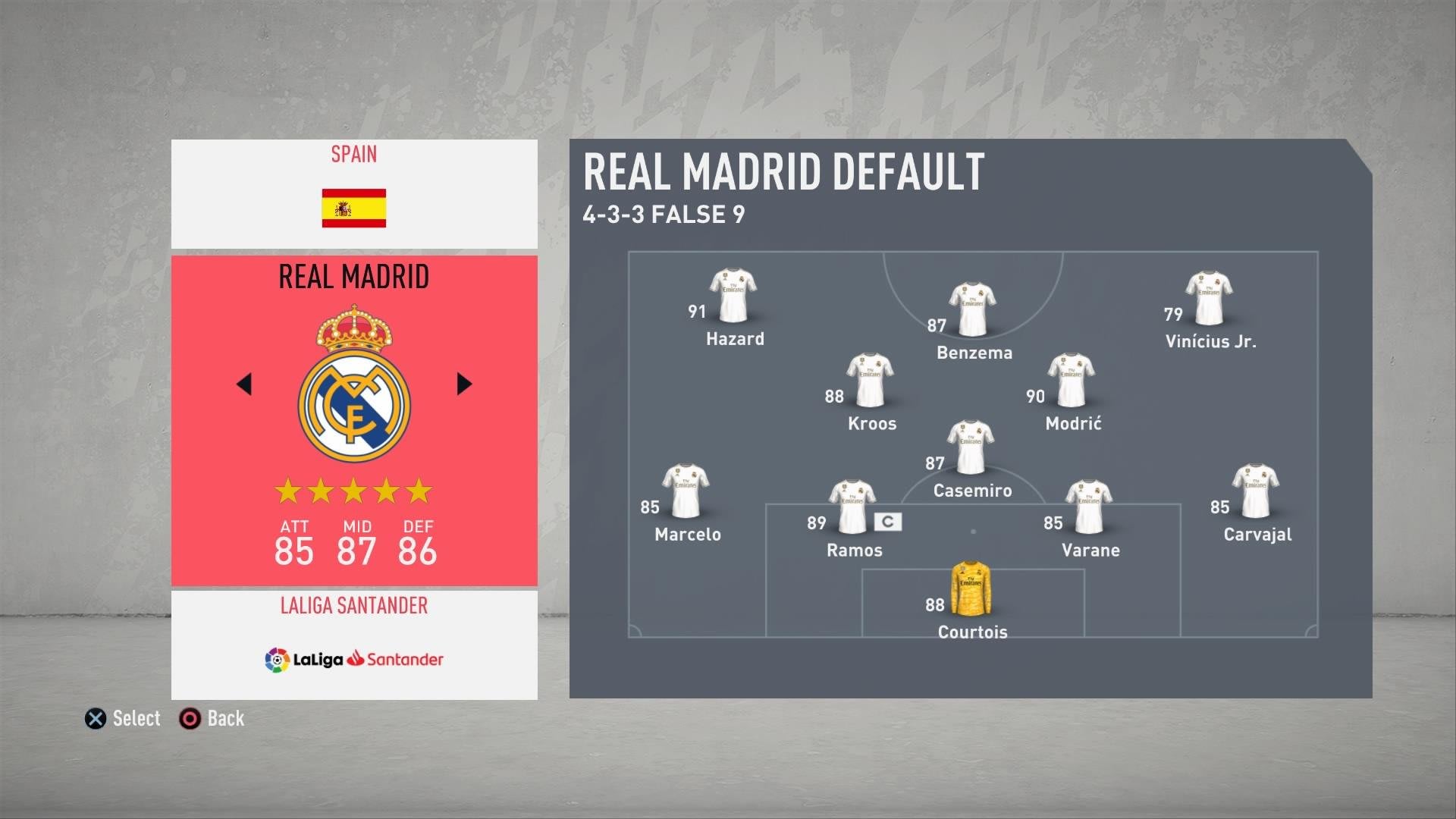This screenshot has height=819, width=1456.
Task: Click Varane's shirt in the back line
Action: click(1089, 507)
